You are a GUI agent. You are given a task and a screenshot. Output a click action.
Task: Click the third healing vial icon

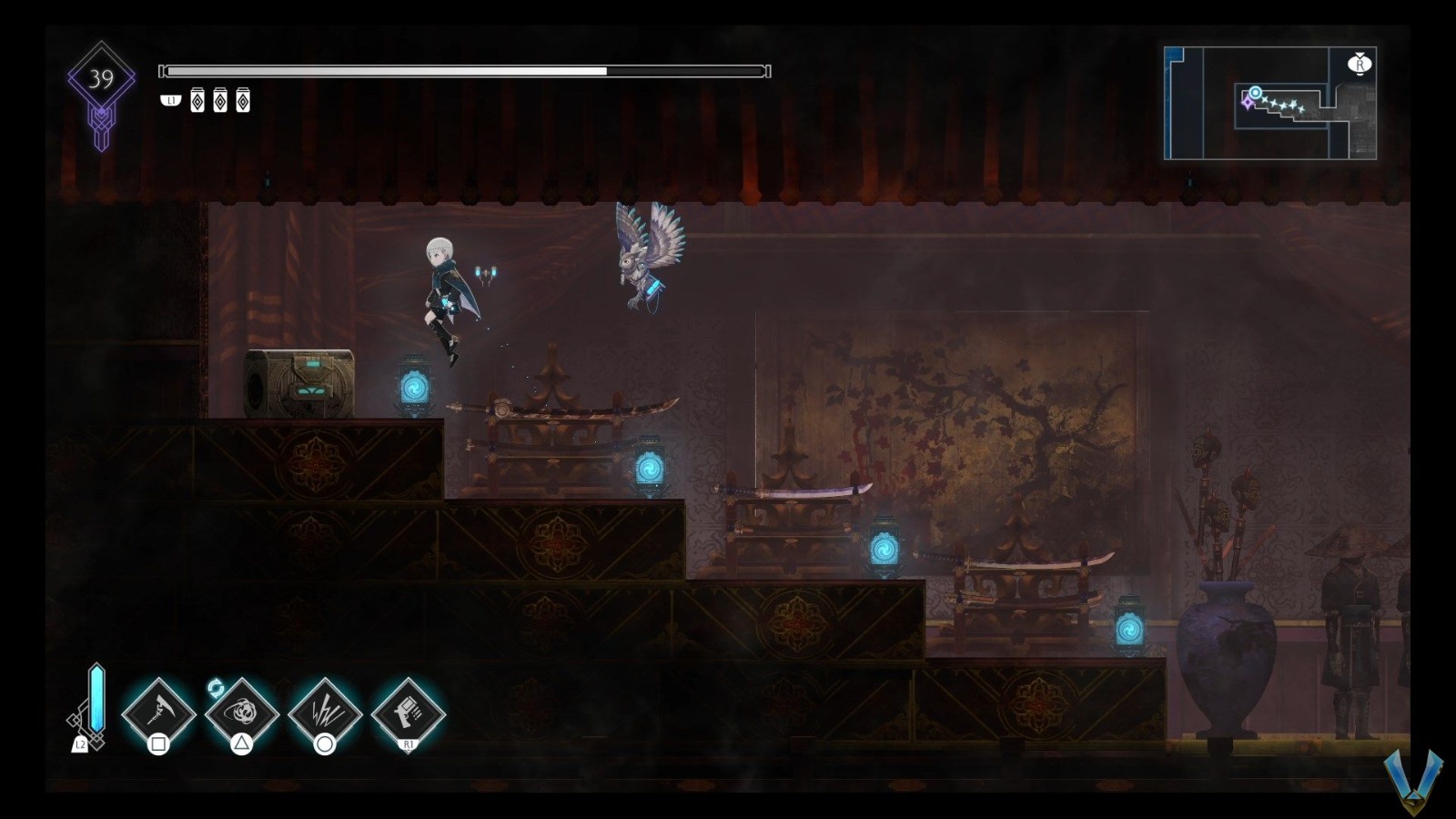[x=241, y=102]
